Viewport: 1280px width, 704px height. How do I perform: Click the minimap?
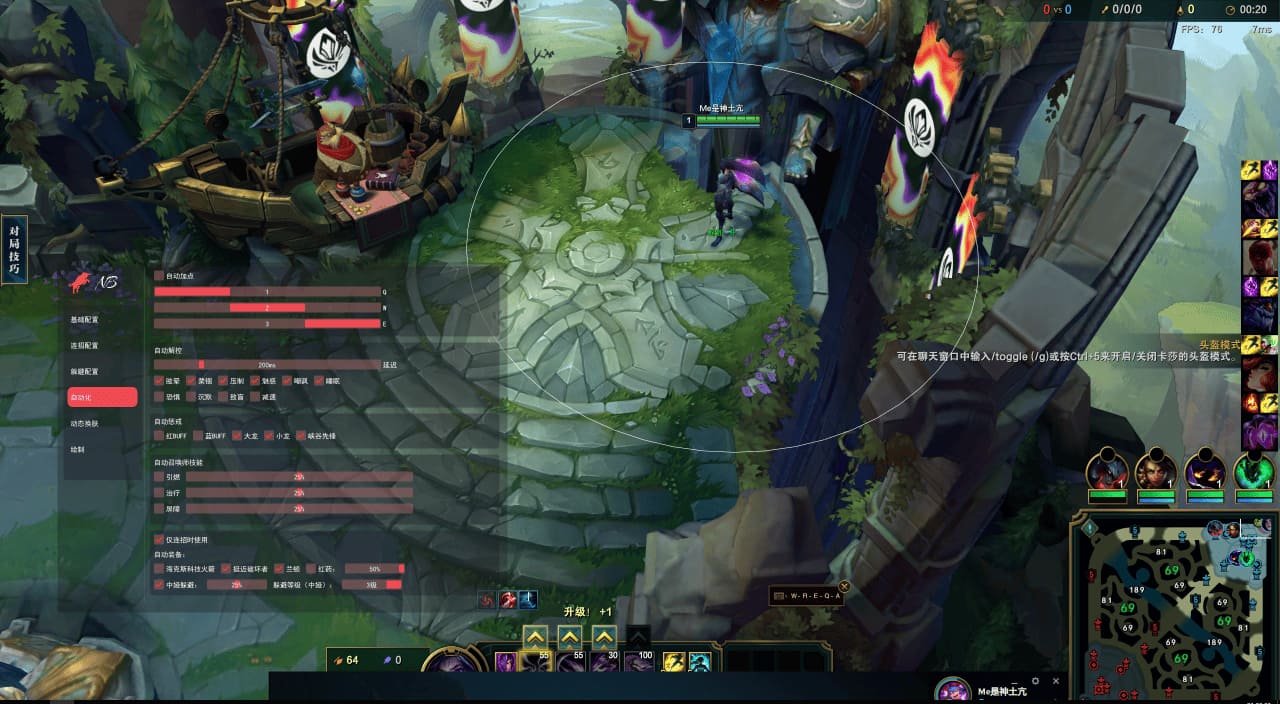coord(1172,609)
